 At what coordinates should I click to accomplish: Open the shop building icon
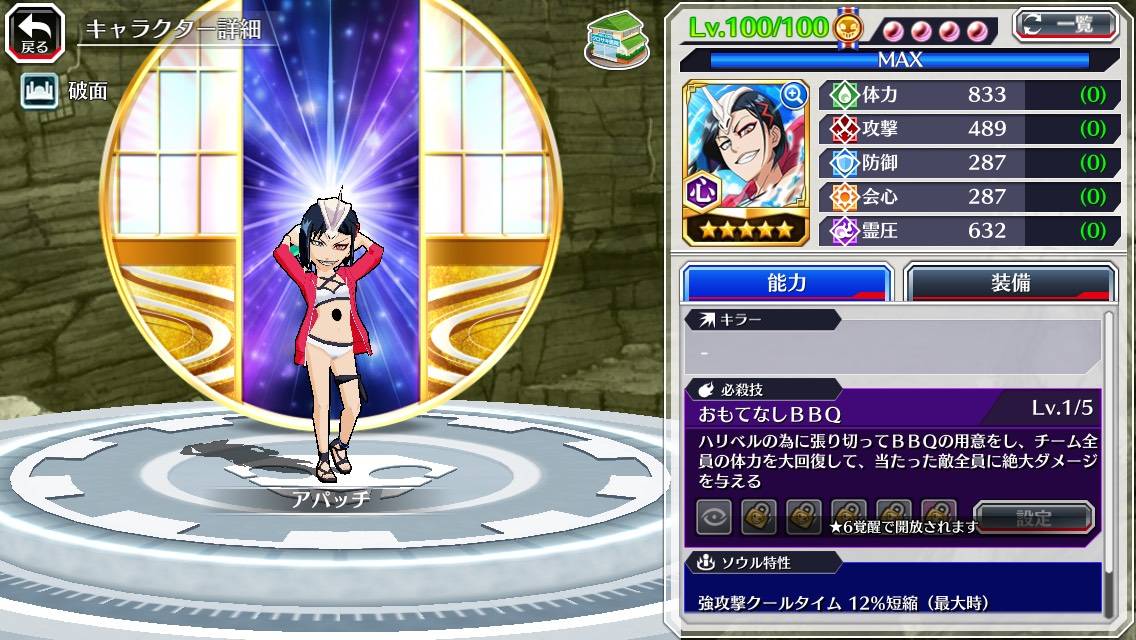612,39
